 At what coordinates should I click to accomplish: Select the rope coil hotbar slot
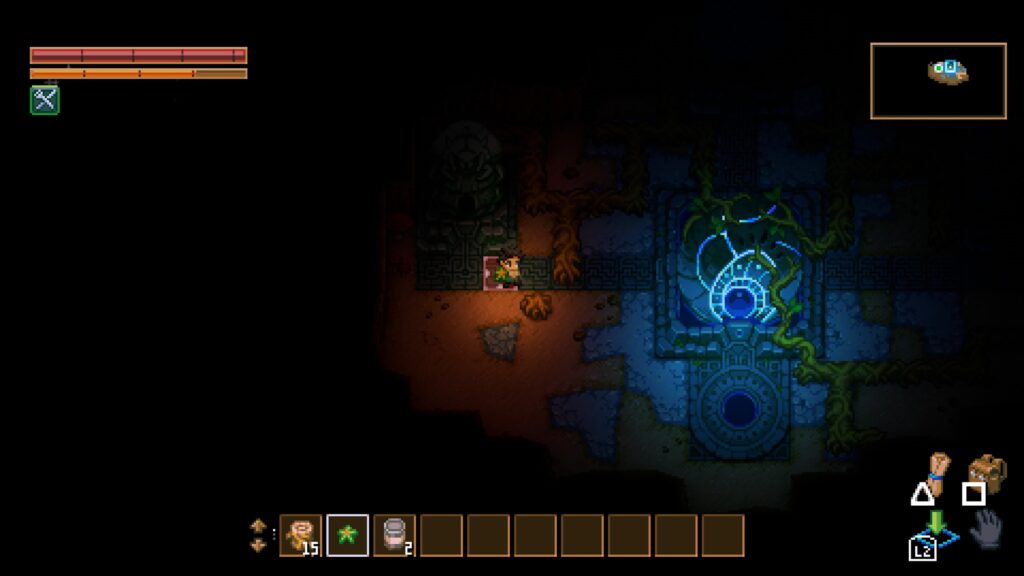coord(300,535)
